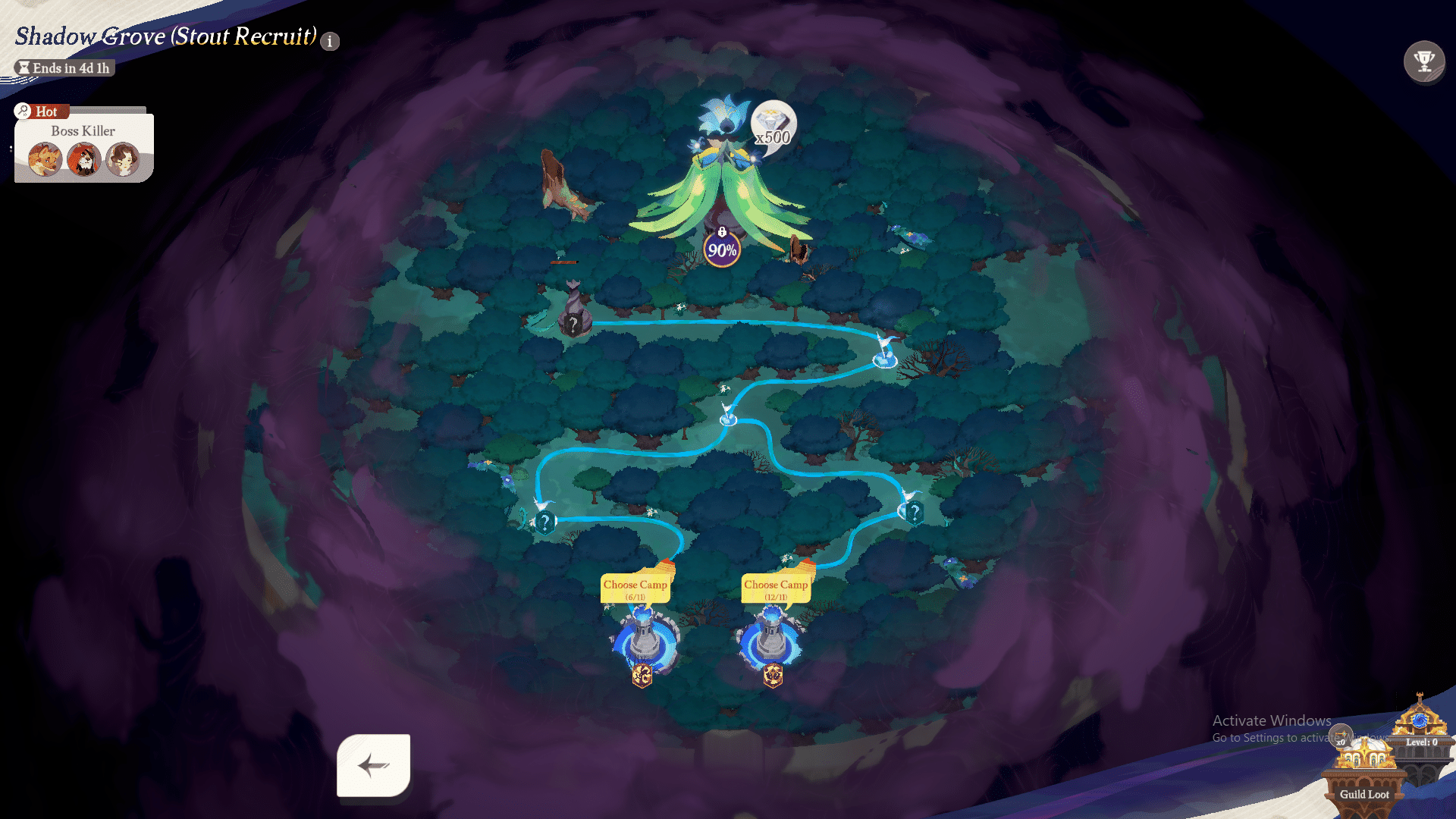
Task: Open the left mystery flag node with question mark
Action: point(545,521)
